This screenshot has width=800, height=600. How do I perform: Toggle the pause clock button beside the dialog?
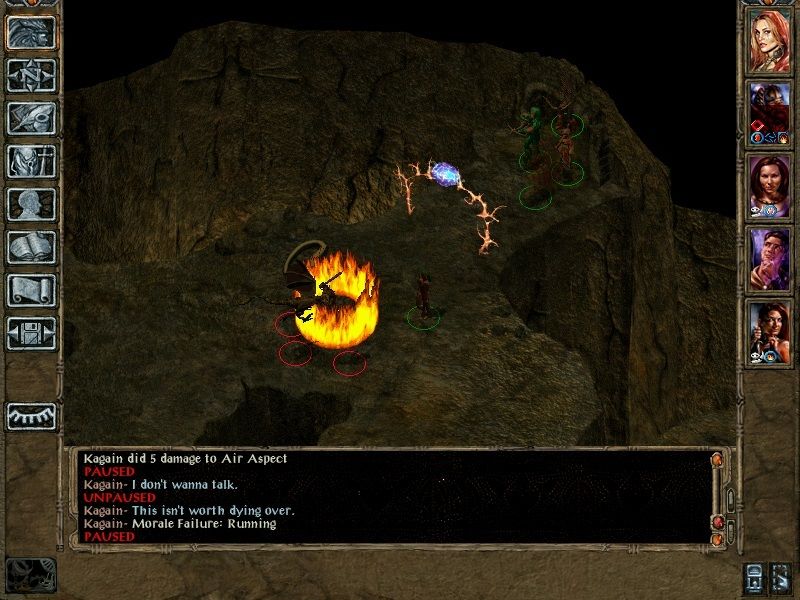coord(30,574)
